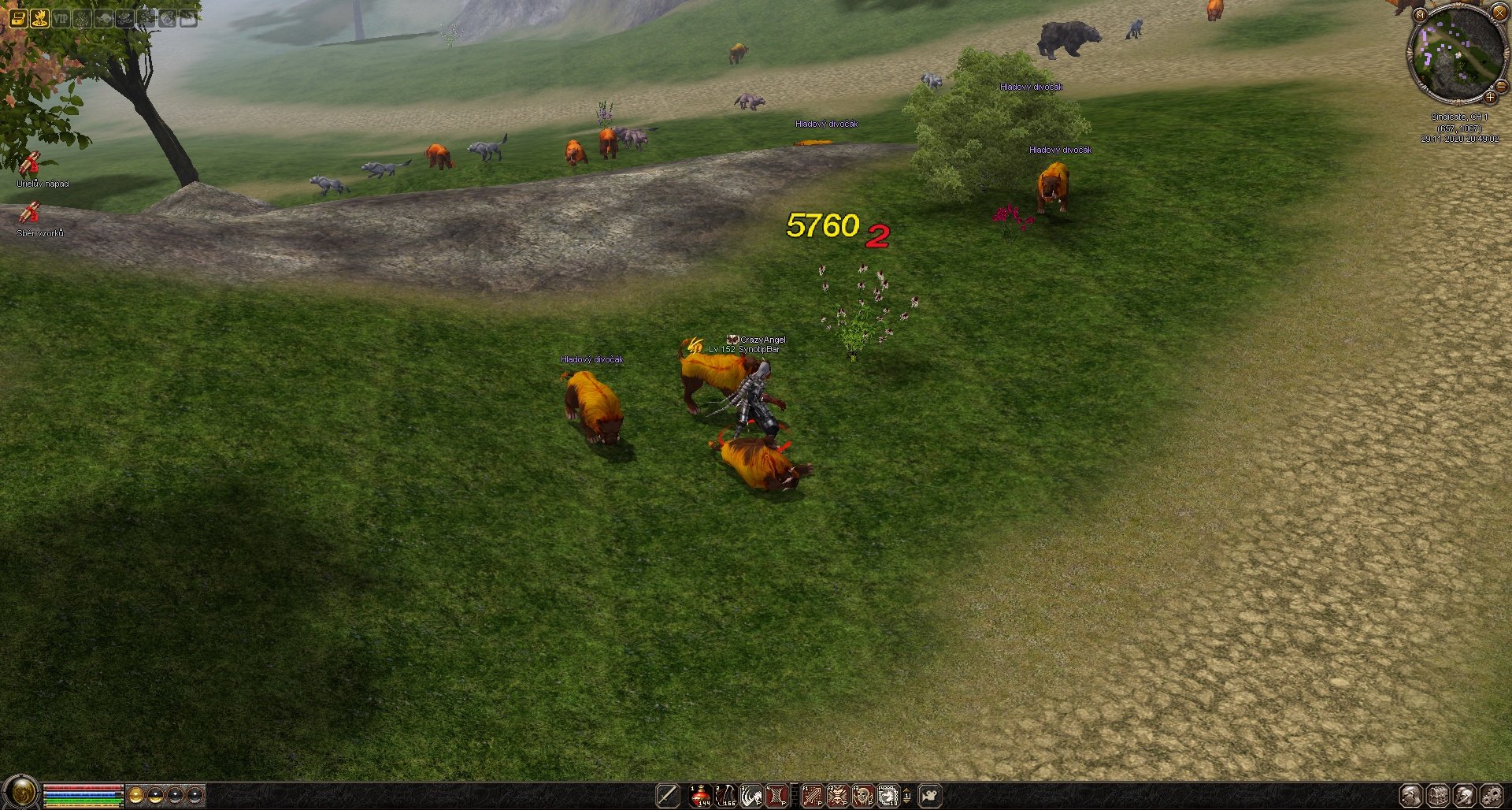Image resolution: width=1512 pixels, height=810 pixels.
Task: Zoom out the minimap
Action: coord(1501,87)
